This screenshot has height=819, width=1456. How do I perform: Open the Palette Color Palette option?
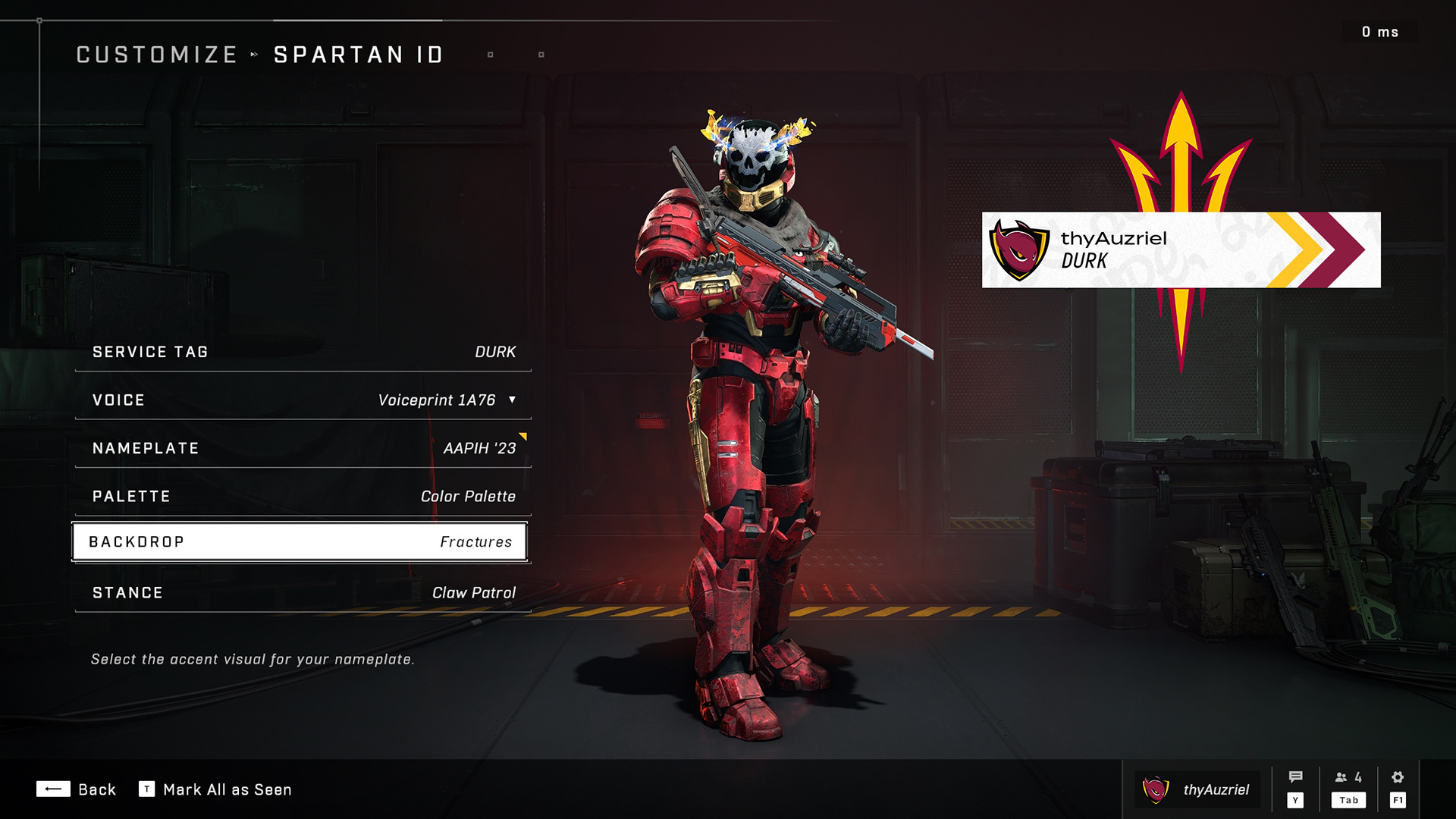[x=303, y=497]
